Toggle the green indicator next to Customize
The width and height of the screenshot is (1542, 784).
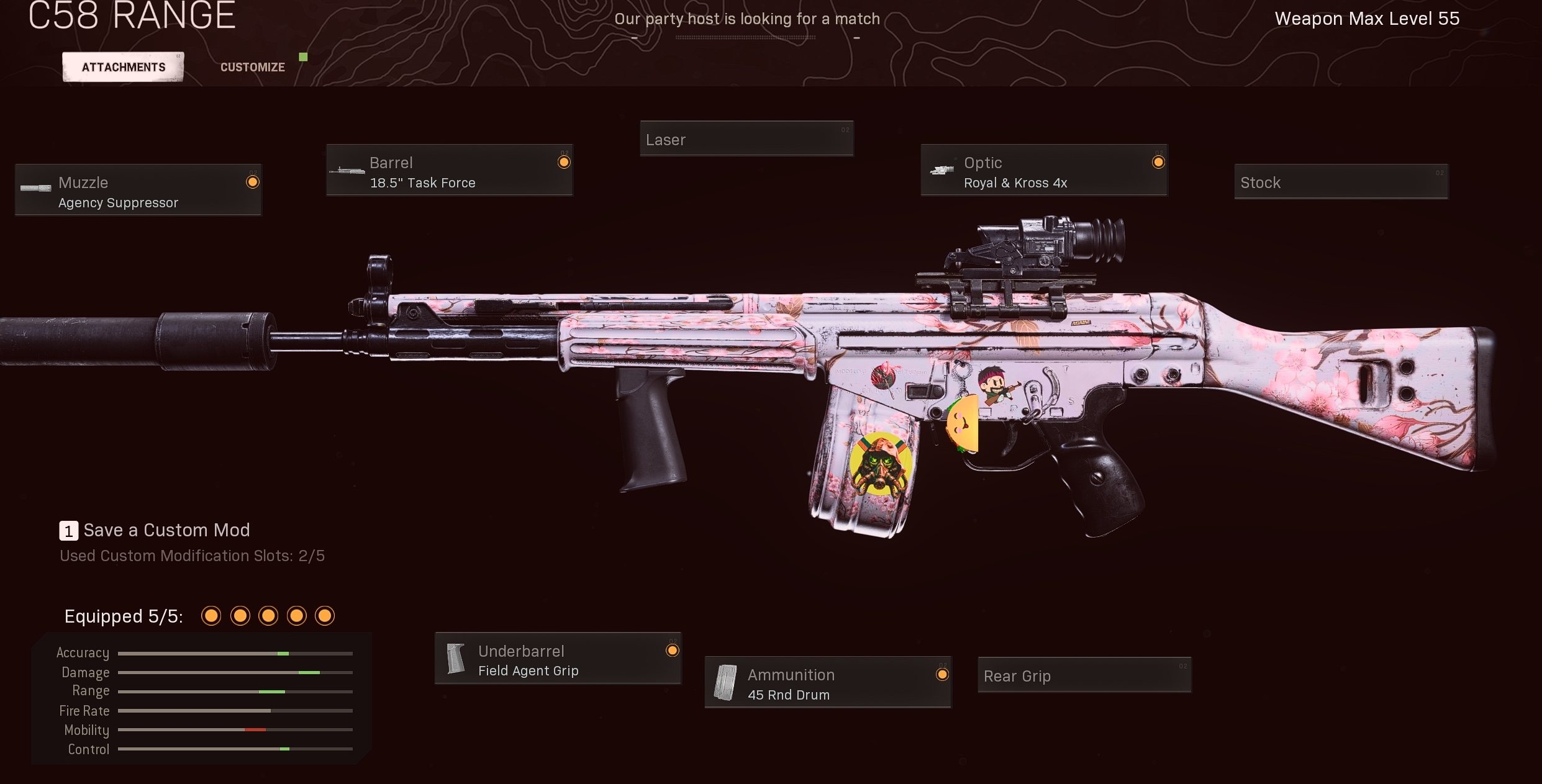point(303,56)
